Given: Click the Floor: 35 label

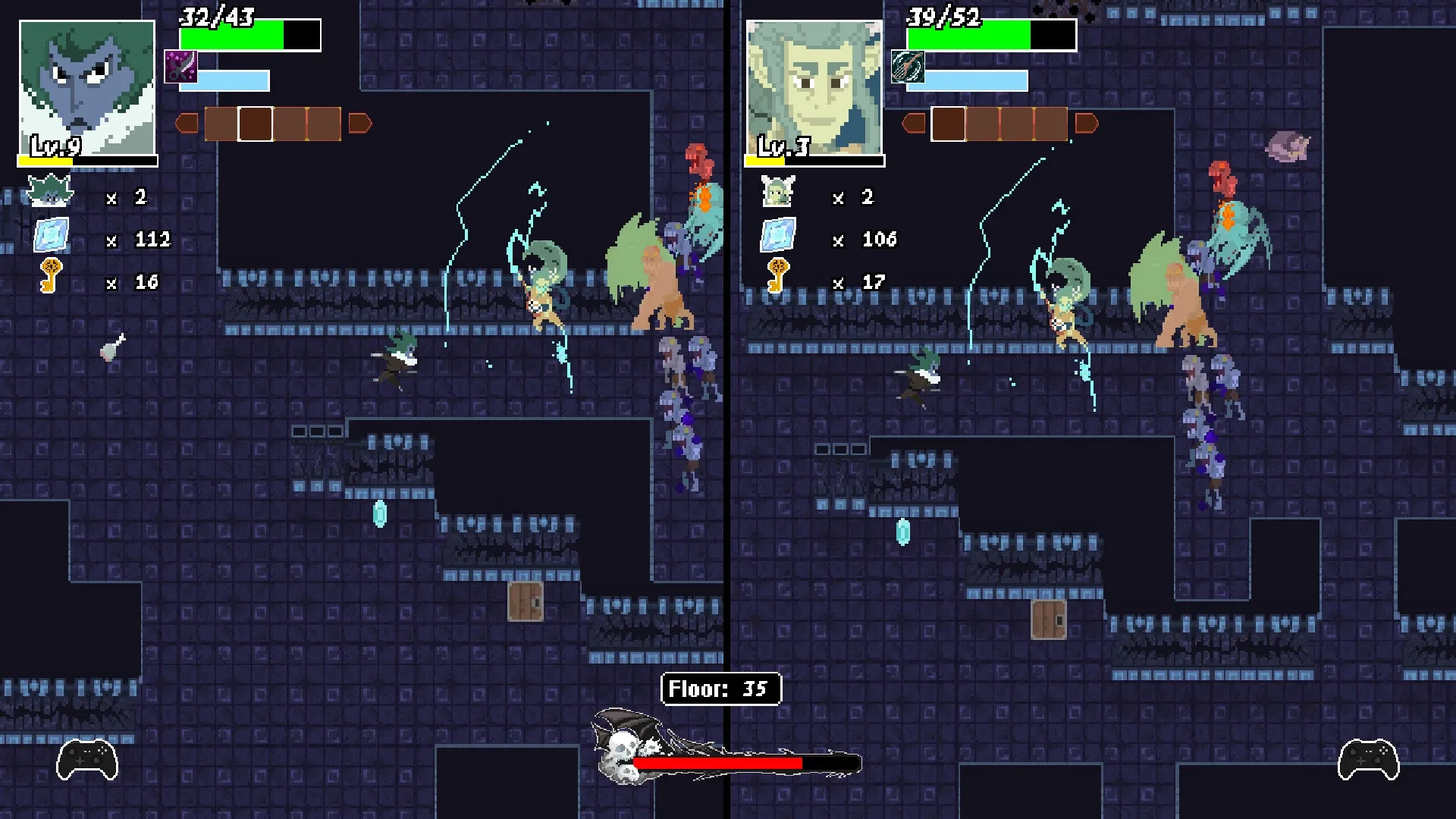Looking at the screenshot, I should tap(721, 690).
